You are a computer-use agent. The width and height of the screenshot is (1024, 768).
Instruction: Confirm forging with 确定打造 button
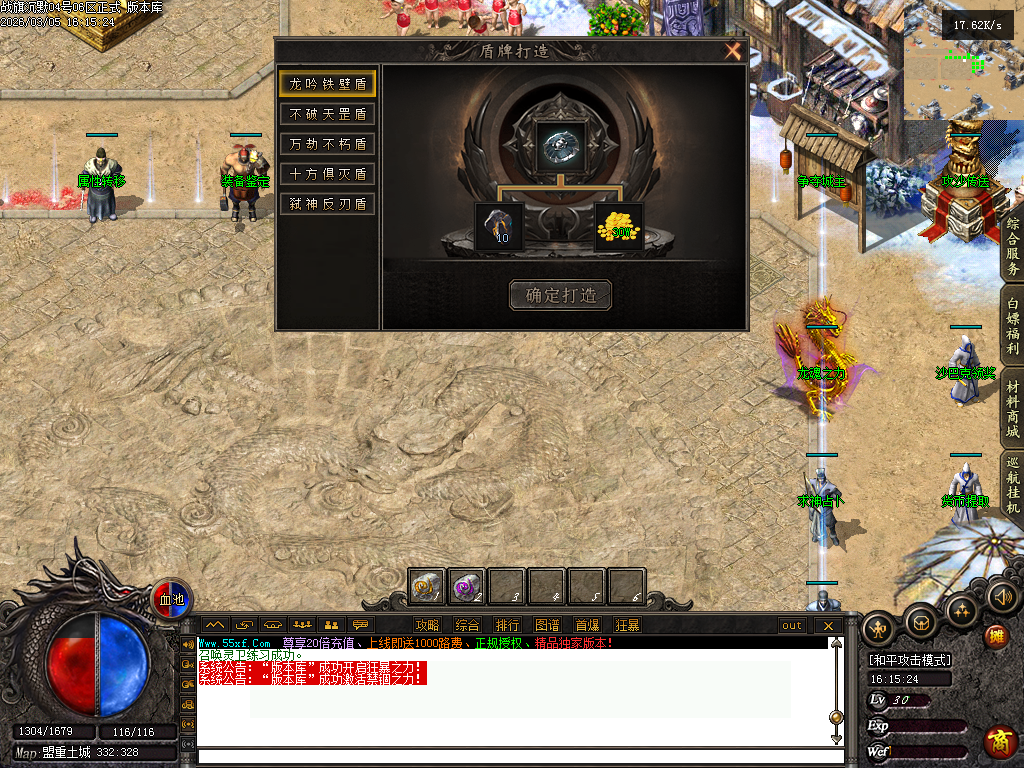(x=560, y=295)
